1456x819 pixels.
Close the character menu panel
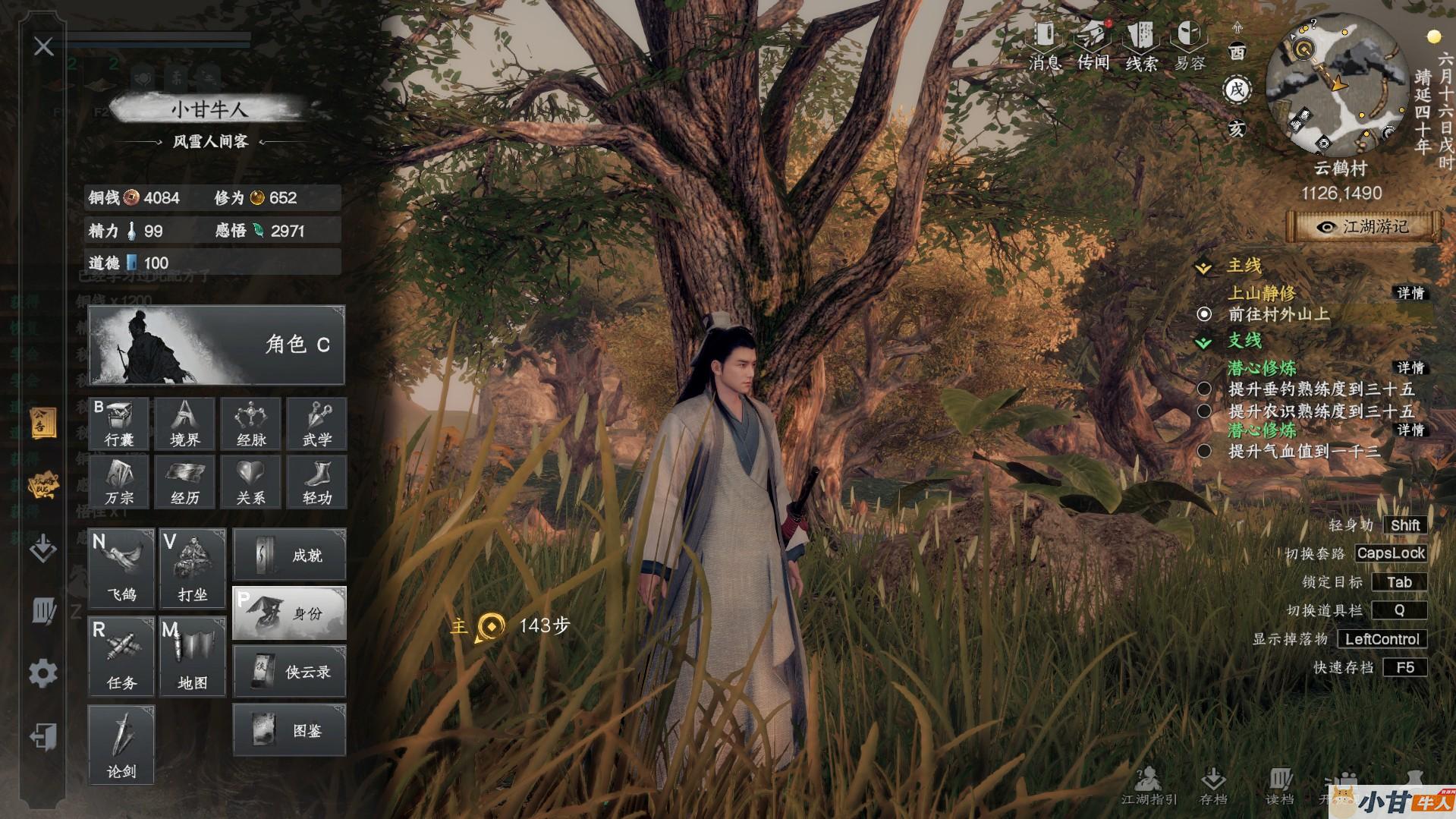click(43, 47)
